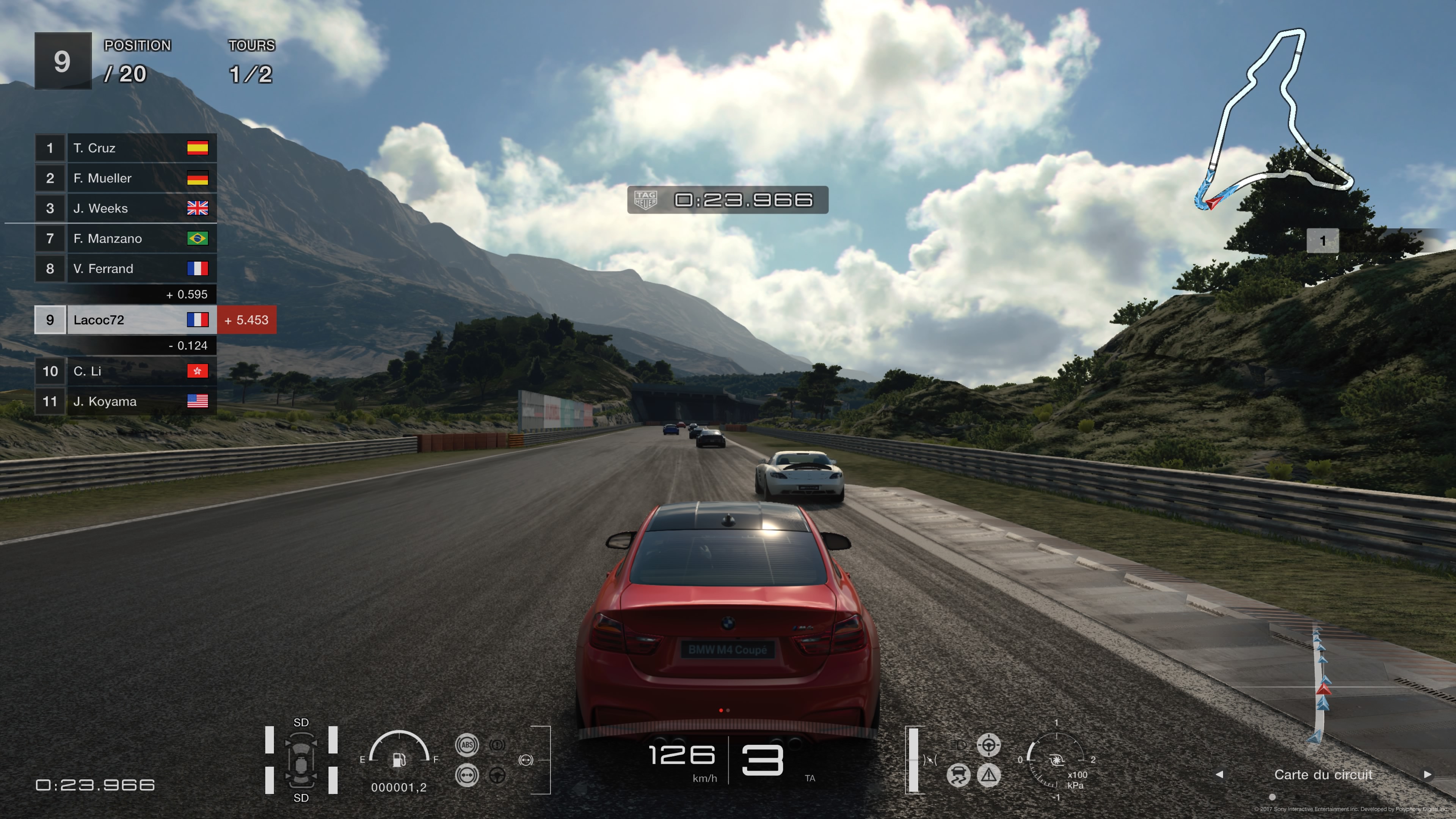Show the previous display before Carte du circuit
The height and width of the screenshot is (819, 1456).
[x=1219, y=774]
